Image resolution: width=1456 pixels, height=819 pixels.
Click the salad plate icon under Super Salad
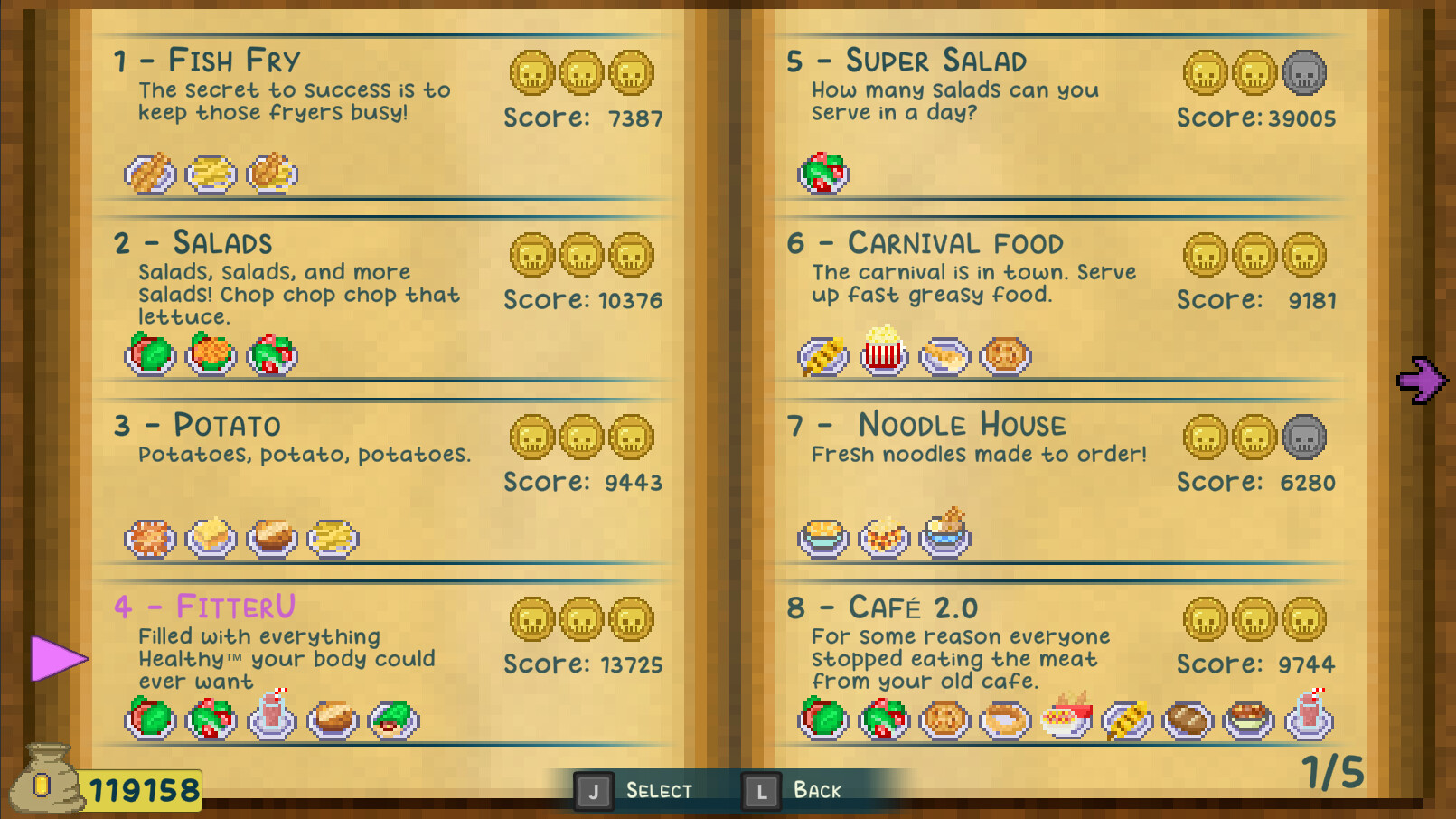(x=822, y=172)
